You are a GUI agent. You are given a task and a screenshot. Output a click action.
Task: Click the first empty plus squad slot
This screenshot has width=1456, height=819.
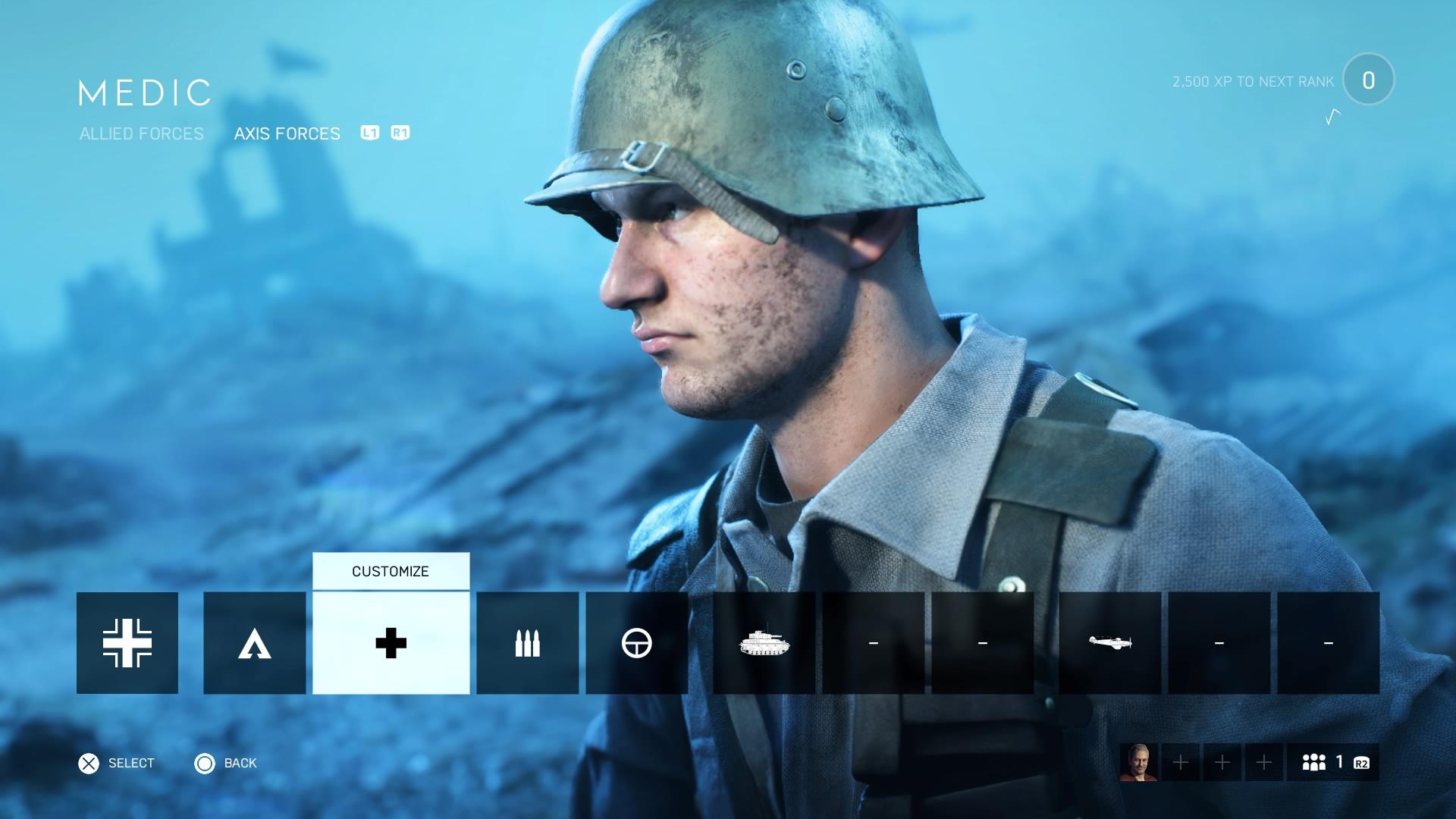point(1179,763)
